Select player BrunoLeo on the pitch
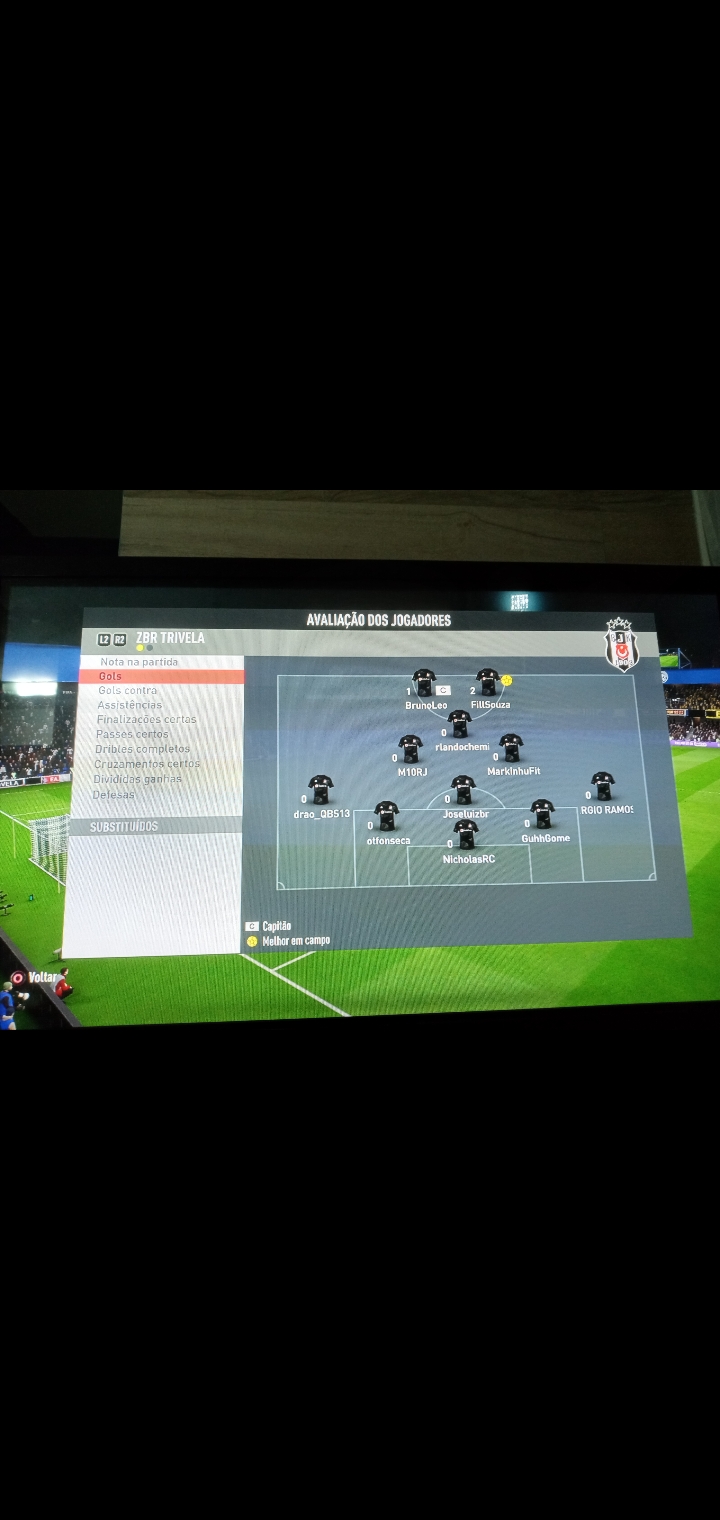Image resolution: width=720 pixels, height=1520 pixels. (x=424, y=684)
